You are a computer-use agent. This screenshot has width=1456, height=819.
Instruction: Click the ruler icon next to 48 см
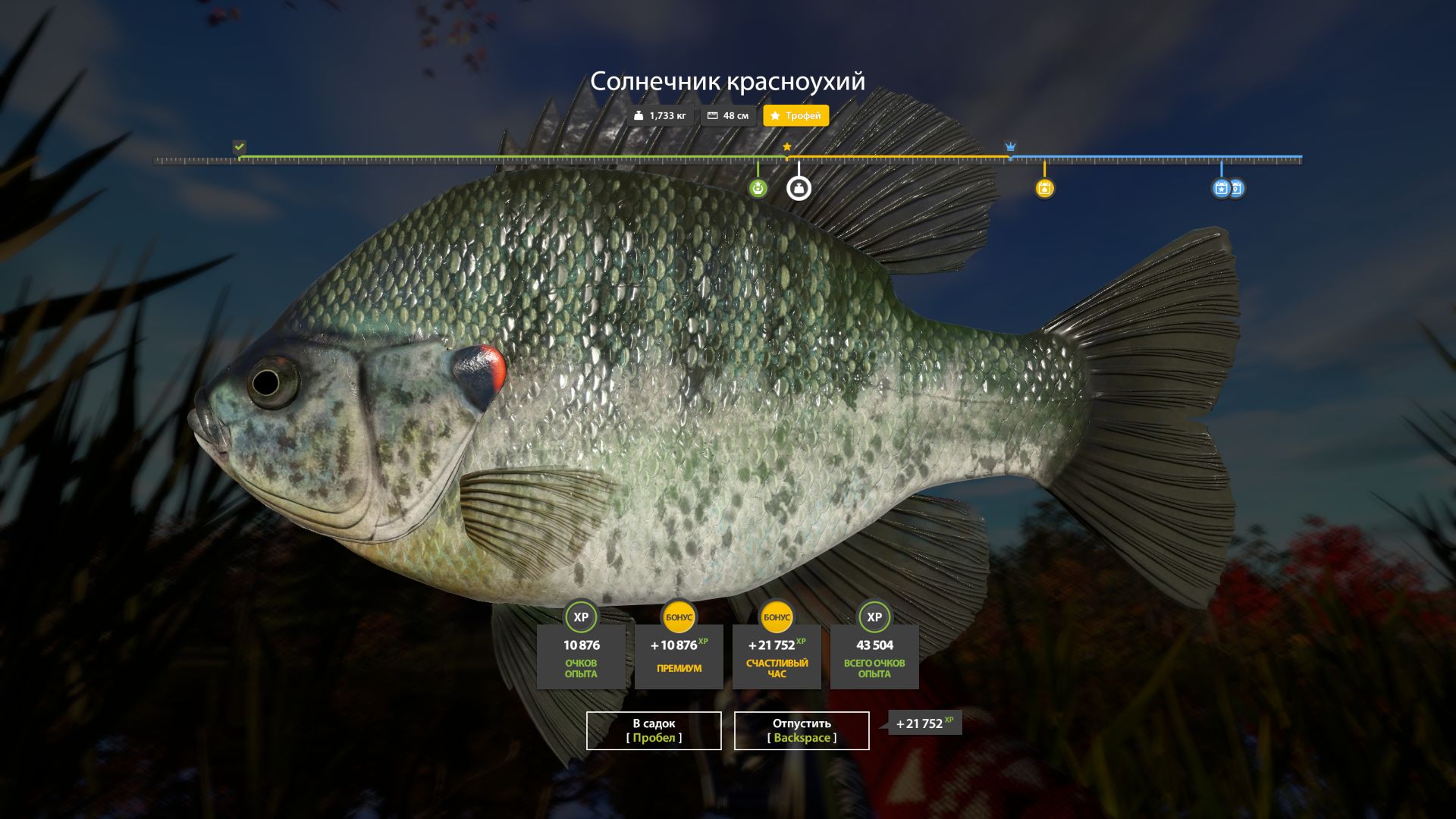click(711, 115)
